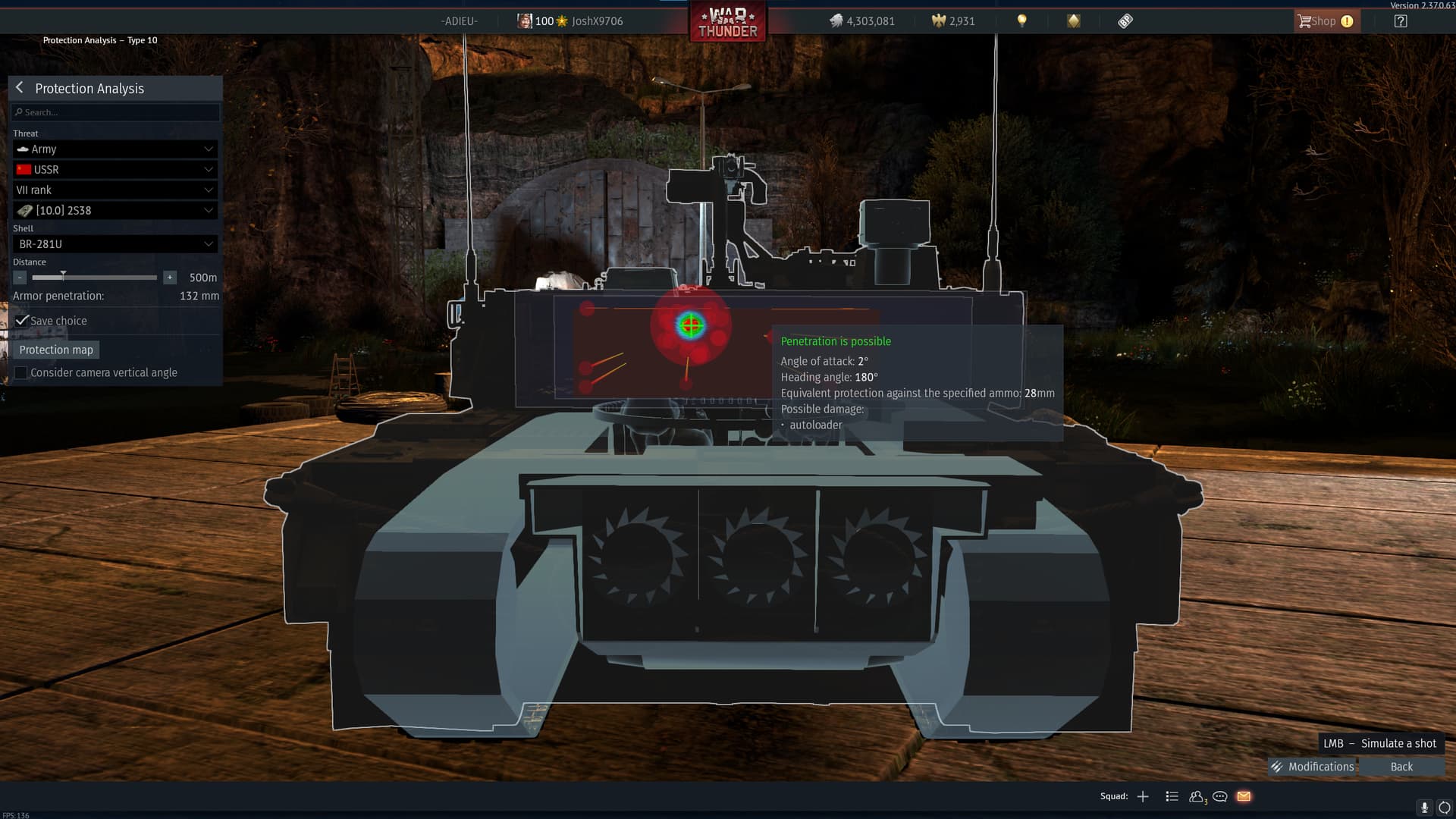
Task: Open the USSR nation dropdown
Action: pos(115,169)
